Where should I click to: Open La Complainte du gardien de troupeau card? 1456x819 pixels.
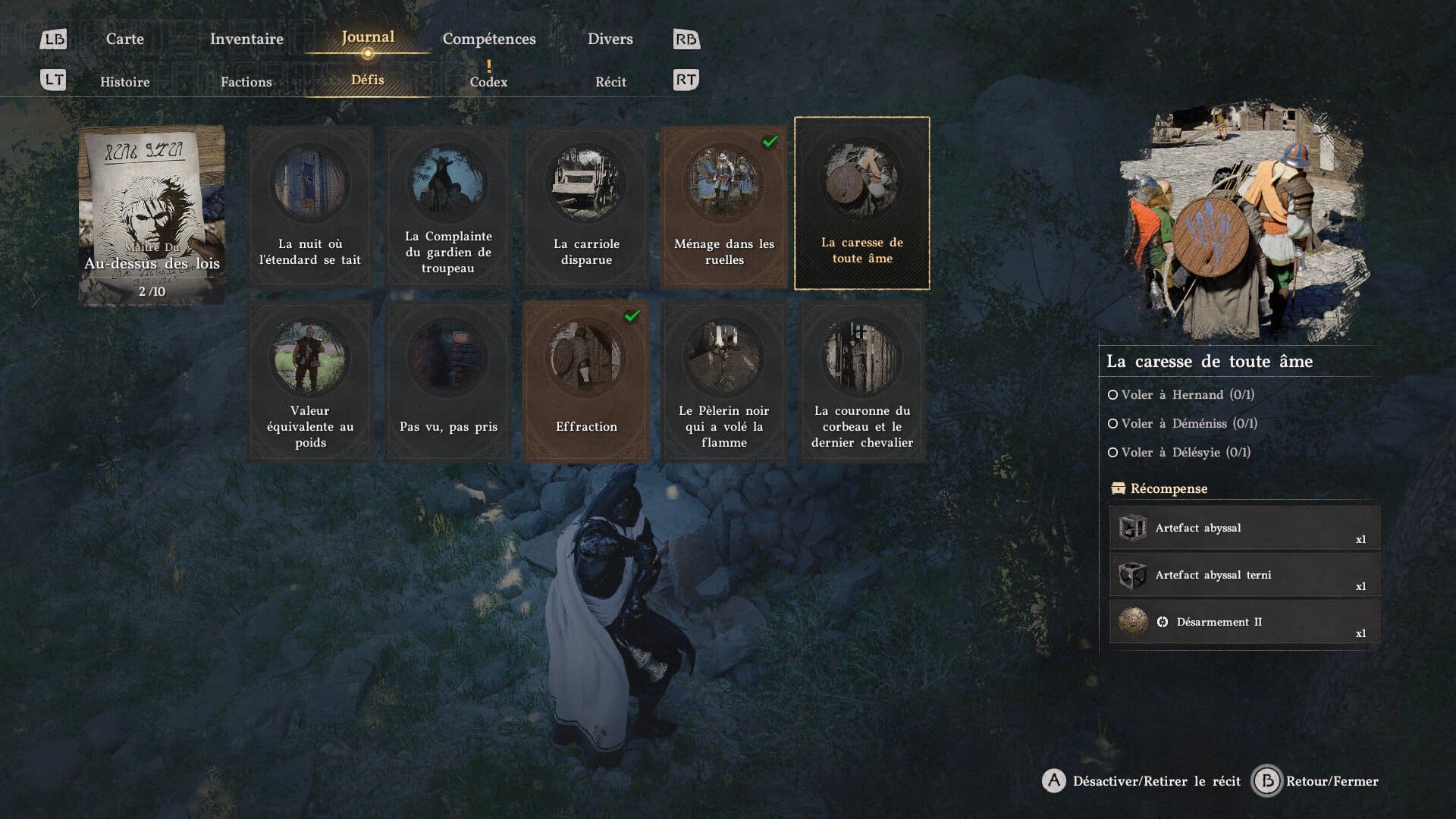point(448,206)
